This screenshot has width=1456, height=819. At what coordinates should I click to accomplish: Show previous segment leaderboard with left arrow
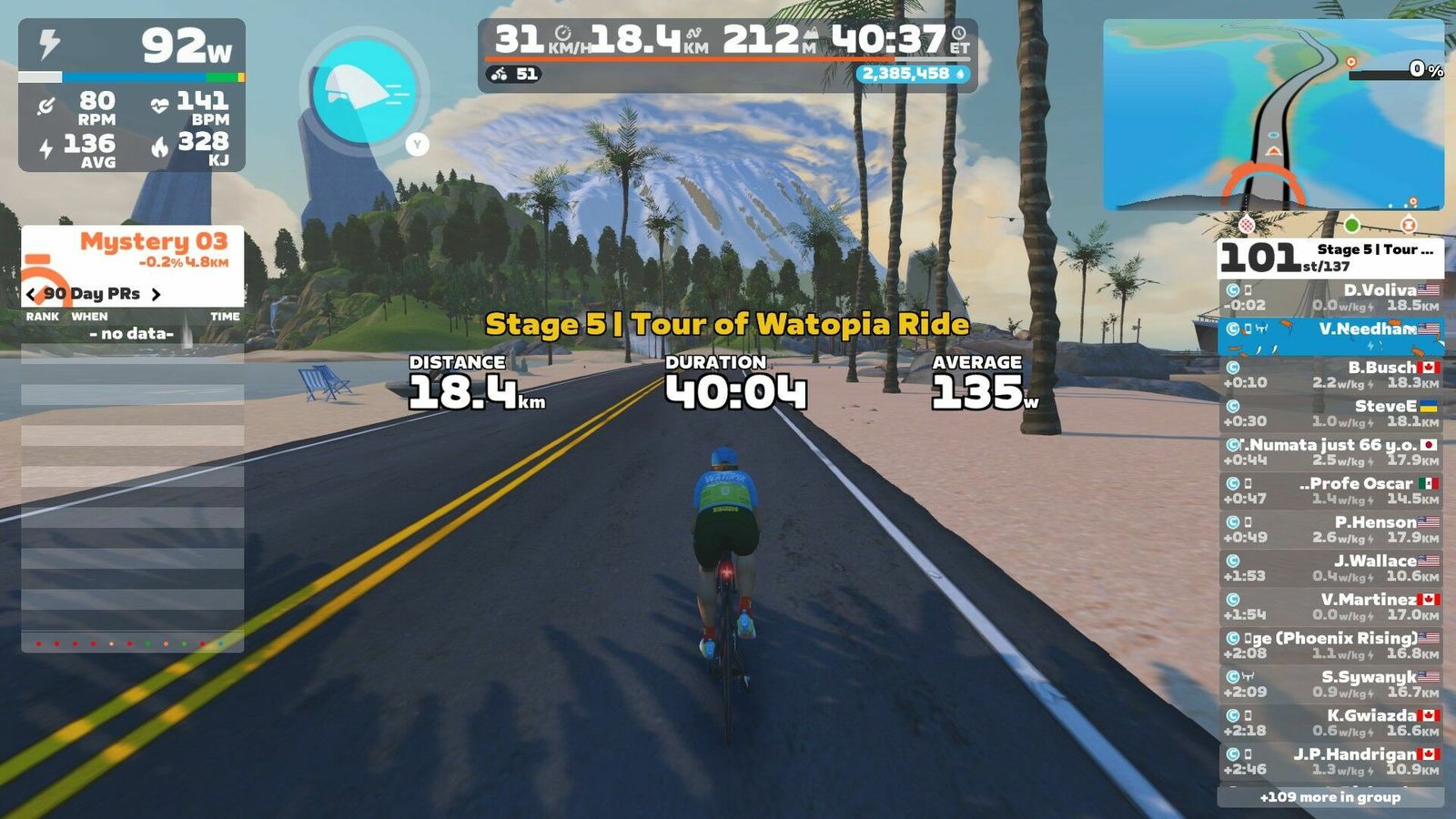pyautogui.click(x=32, y=294)
